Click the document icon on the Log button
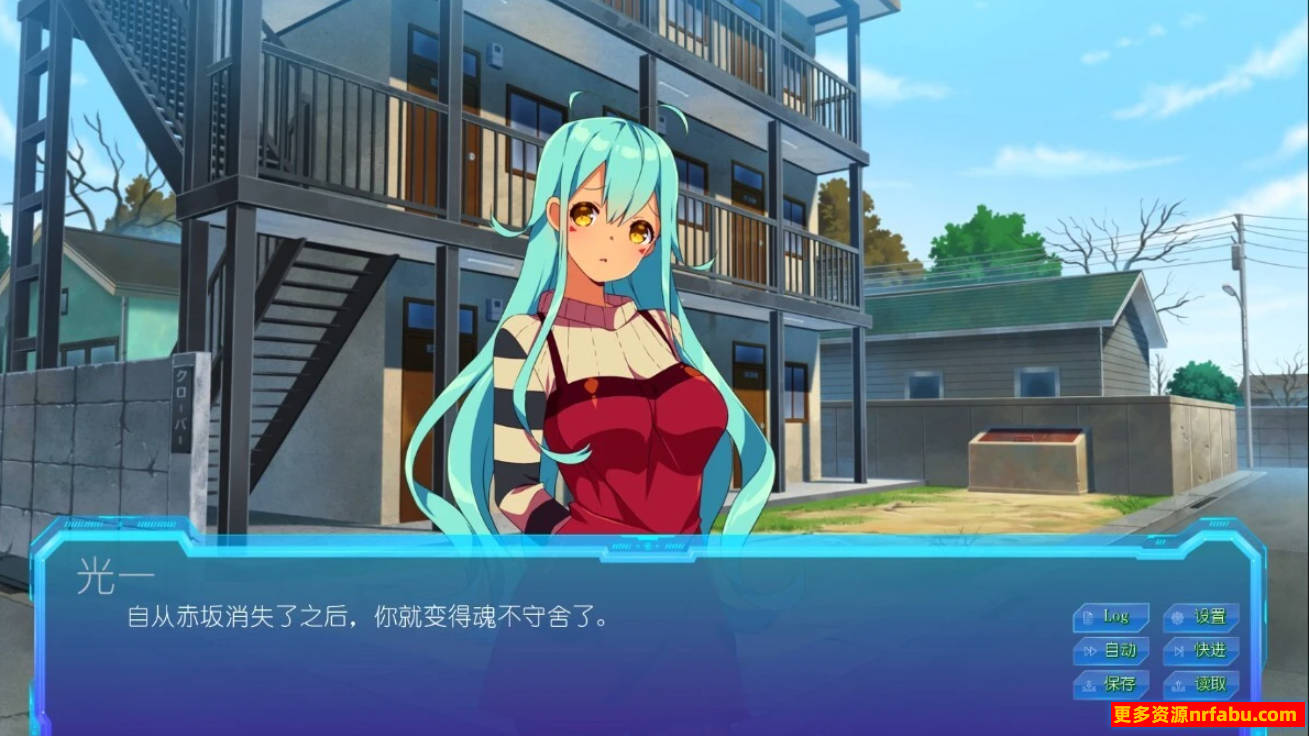The image size is (1310, 736). coord(1088,617)
